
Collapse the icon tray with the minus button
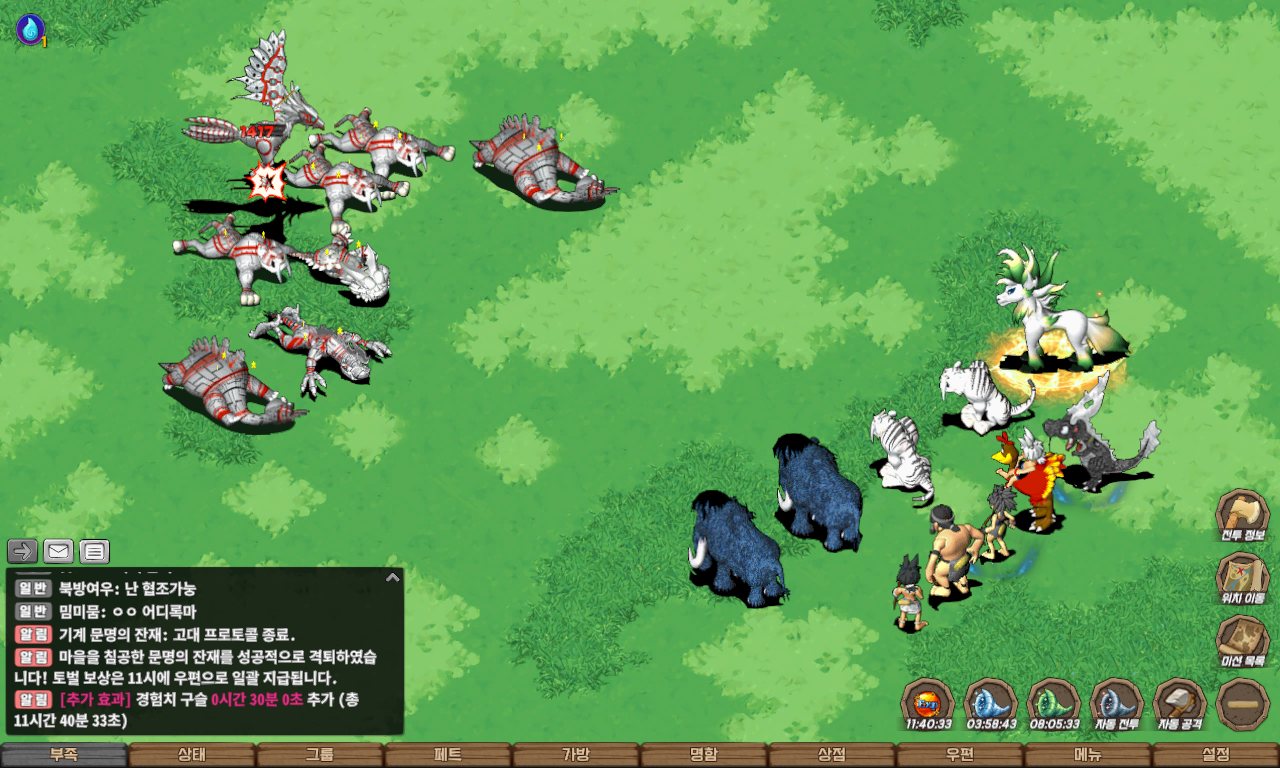tap(1243, 704)
